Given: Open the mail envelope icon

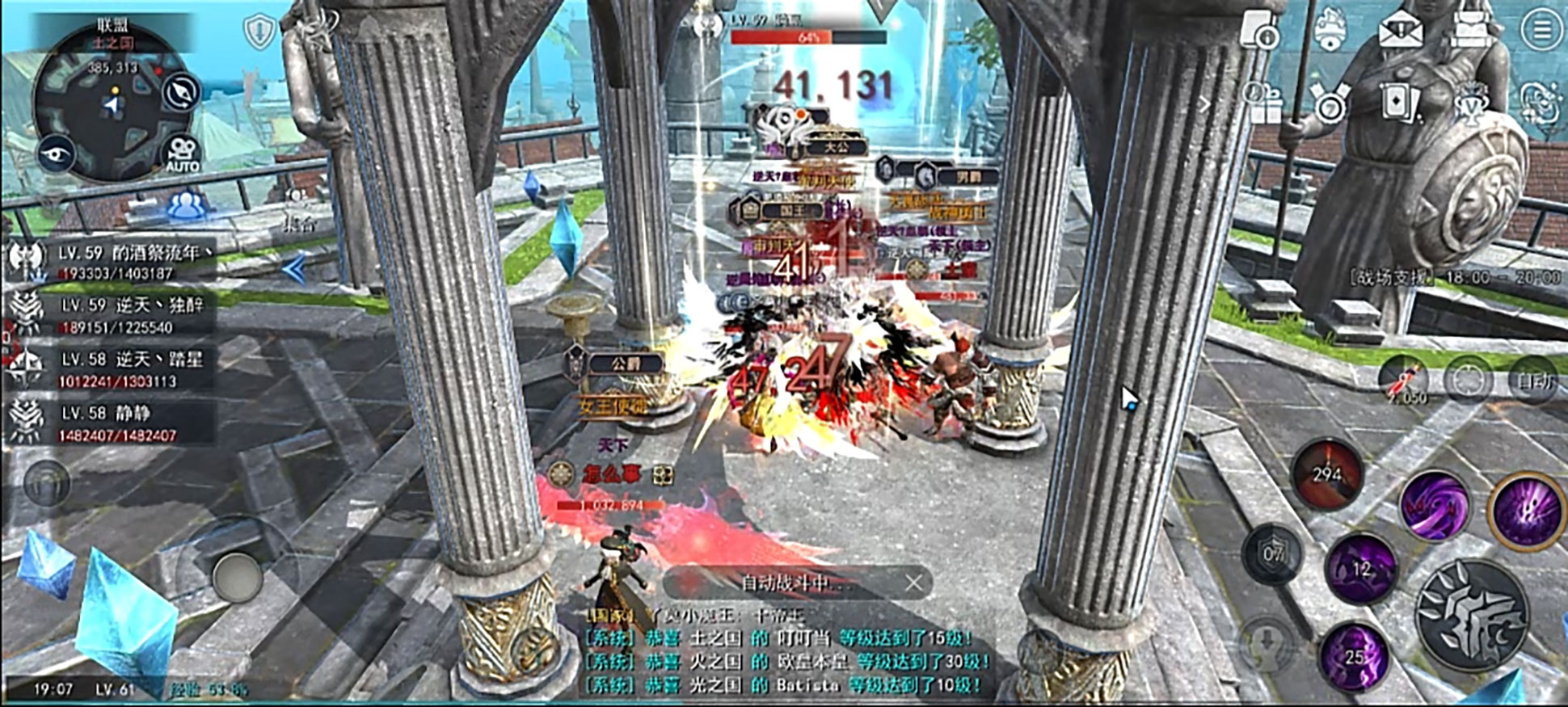Looking at the screenshot, I should pyautogui.click(x=1401, y=32).
